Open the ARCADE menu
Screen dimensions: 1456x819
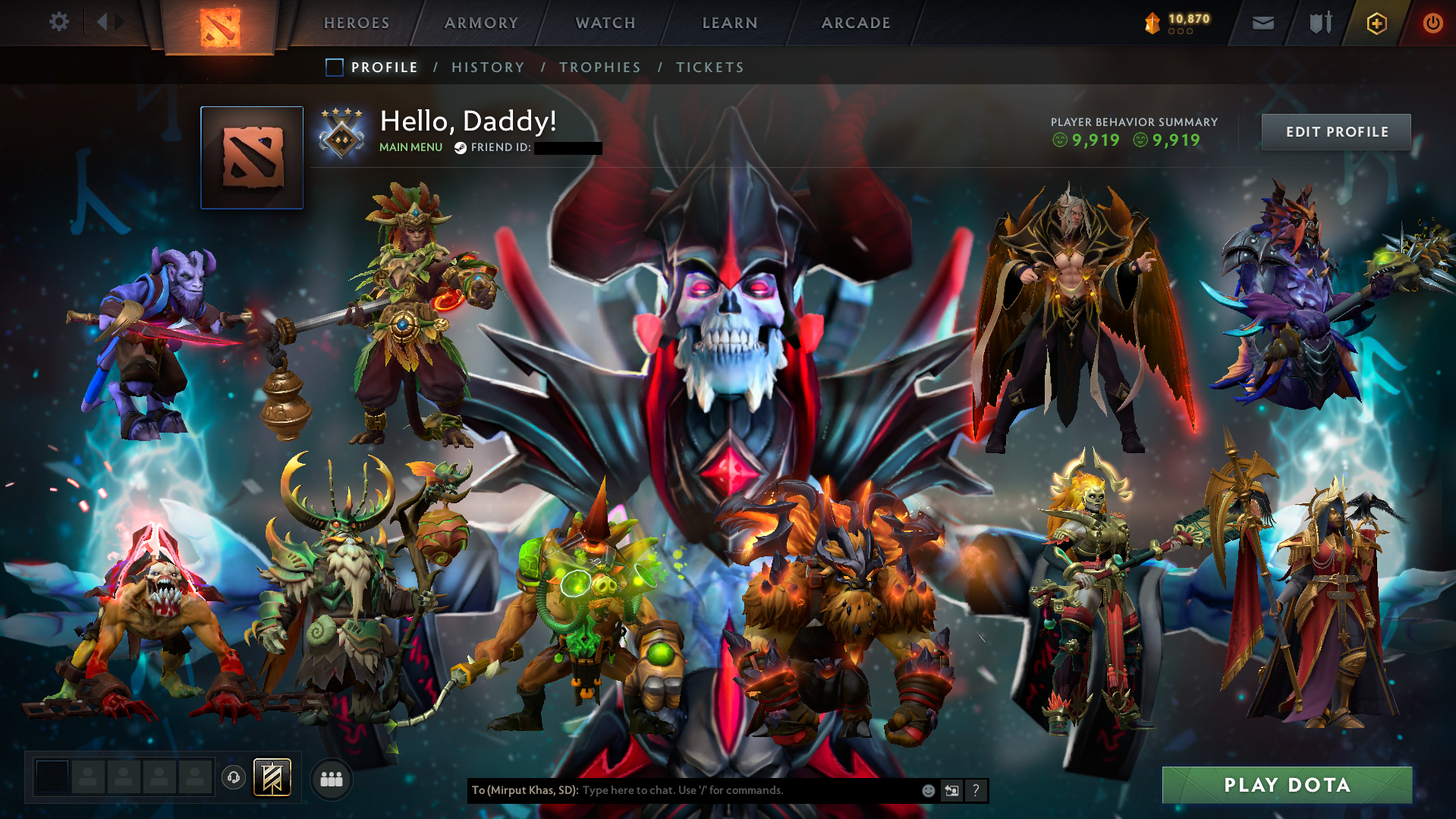coord(856,23)
